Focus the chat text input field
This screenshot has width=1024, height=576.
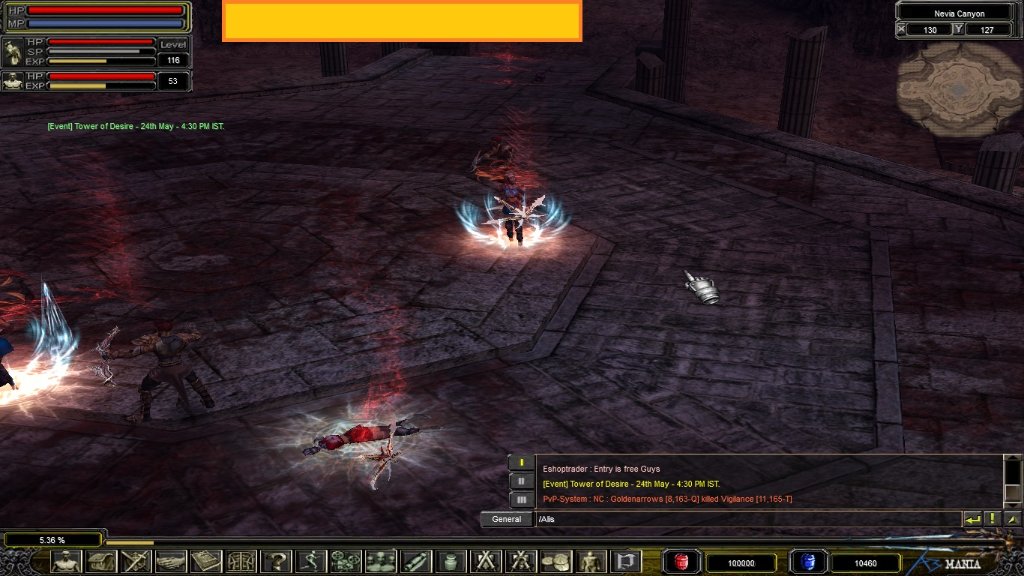click(745, 519)
